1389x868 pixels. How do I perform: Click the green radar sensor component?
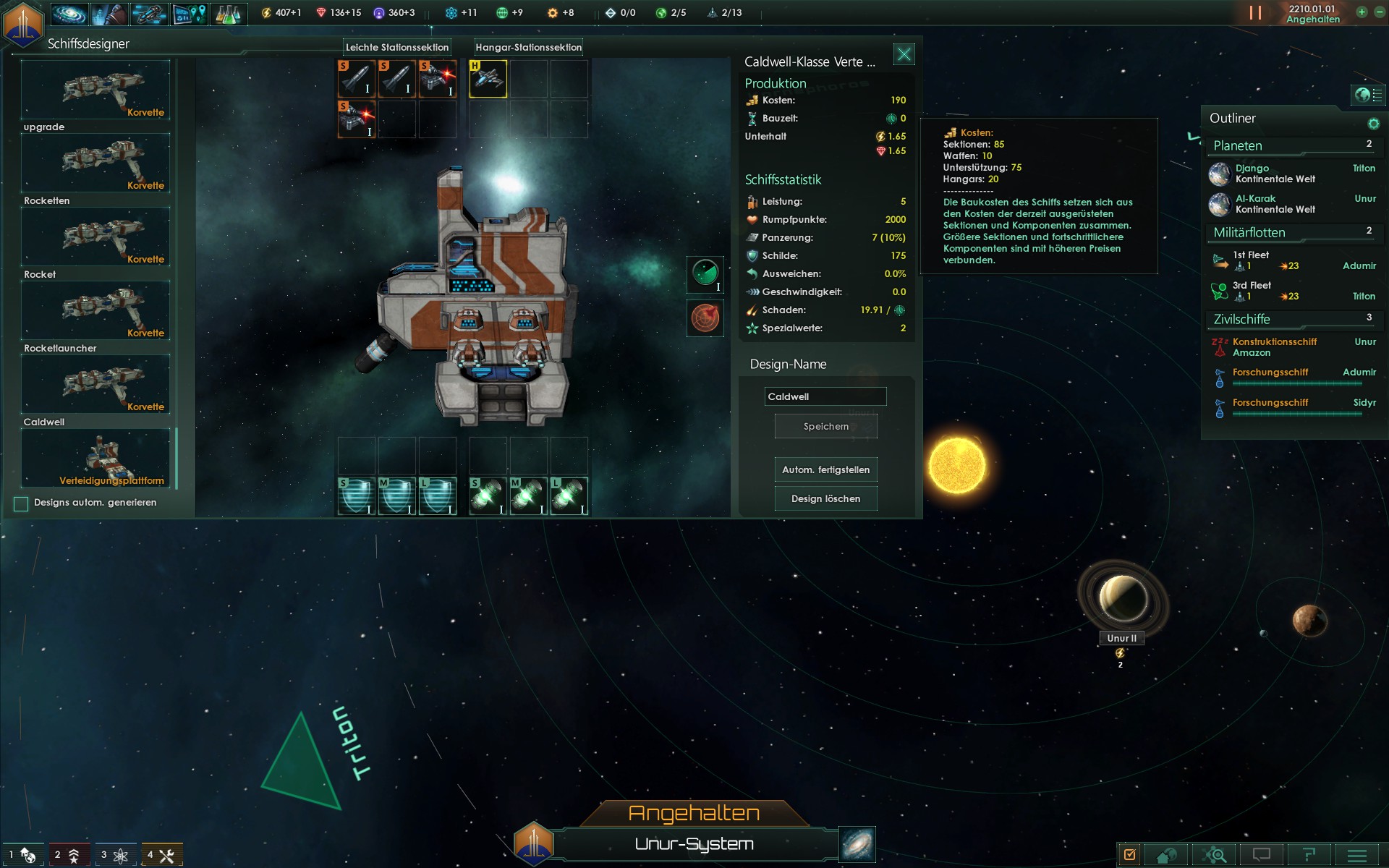click(x=705, y=274)
